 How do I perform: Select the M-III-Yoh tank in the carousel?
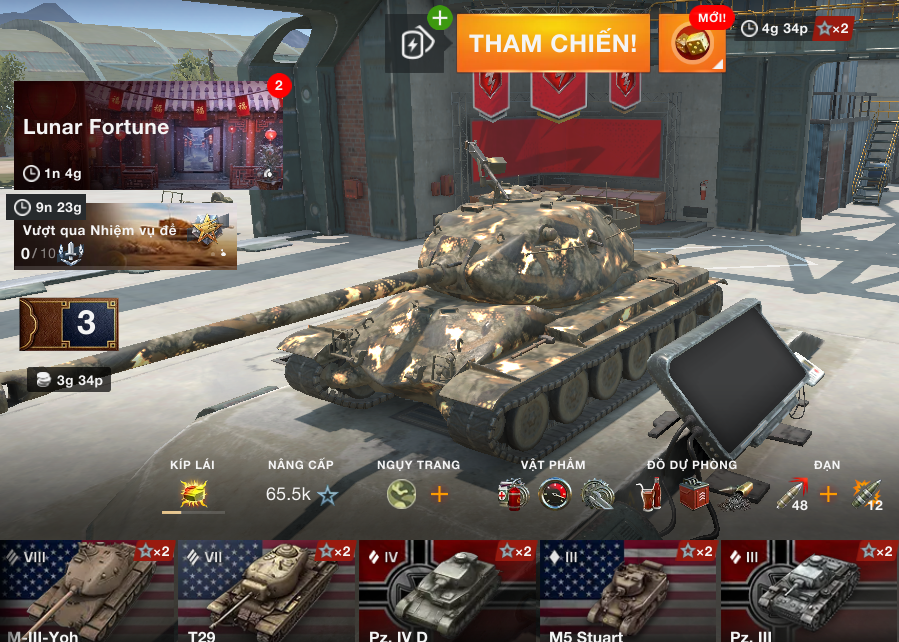click(86, 591)
